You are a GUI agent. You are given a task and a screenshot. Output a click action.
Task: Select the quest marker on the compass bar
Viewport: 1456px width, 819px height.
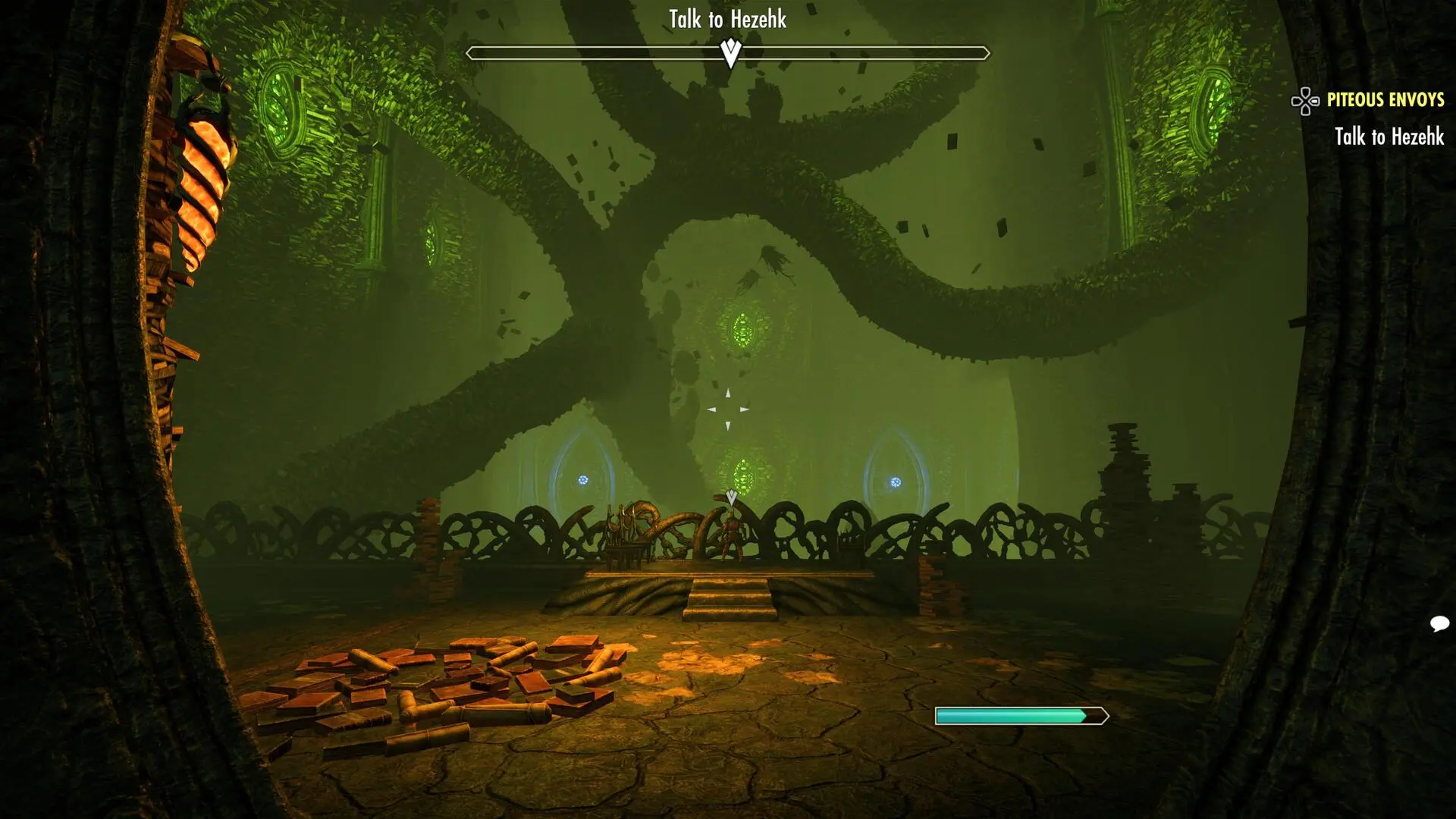(730, 53)
